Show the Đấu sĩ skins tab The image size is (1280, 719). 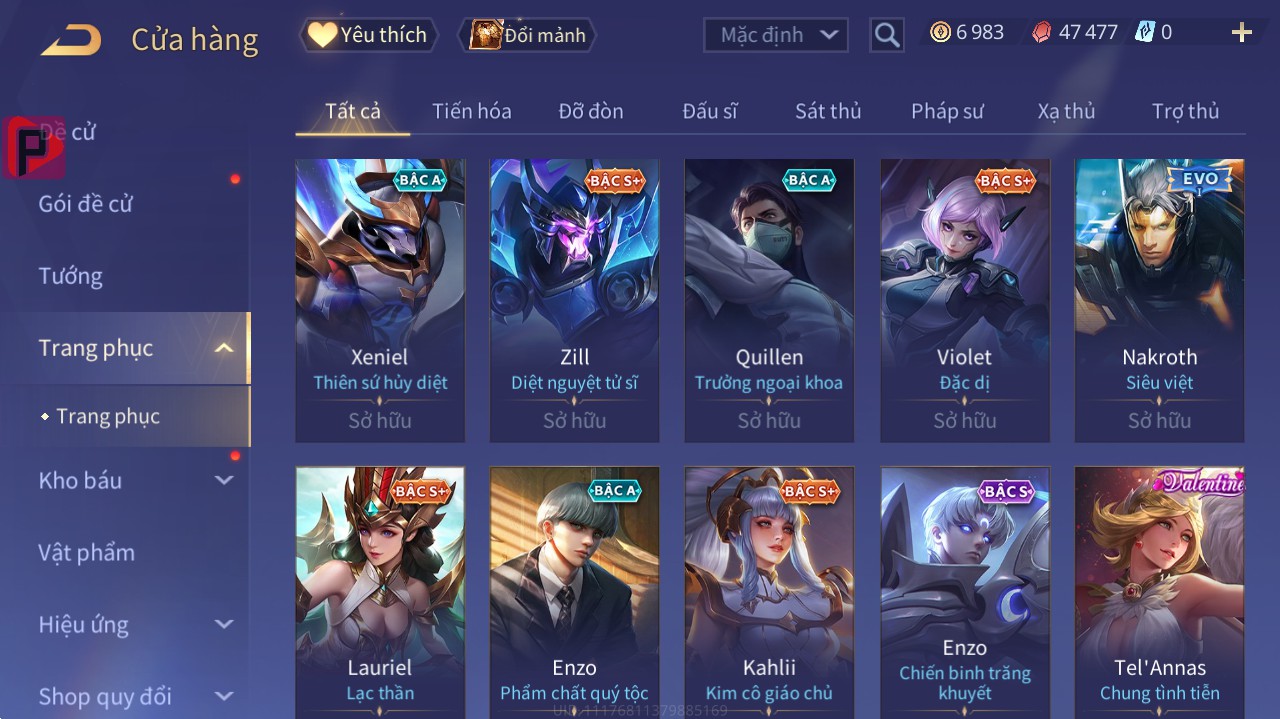pyautogui.click(x=710, y=111)
